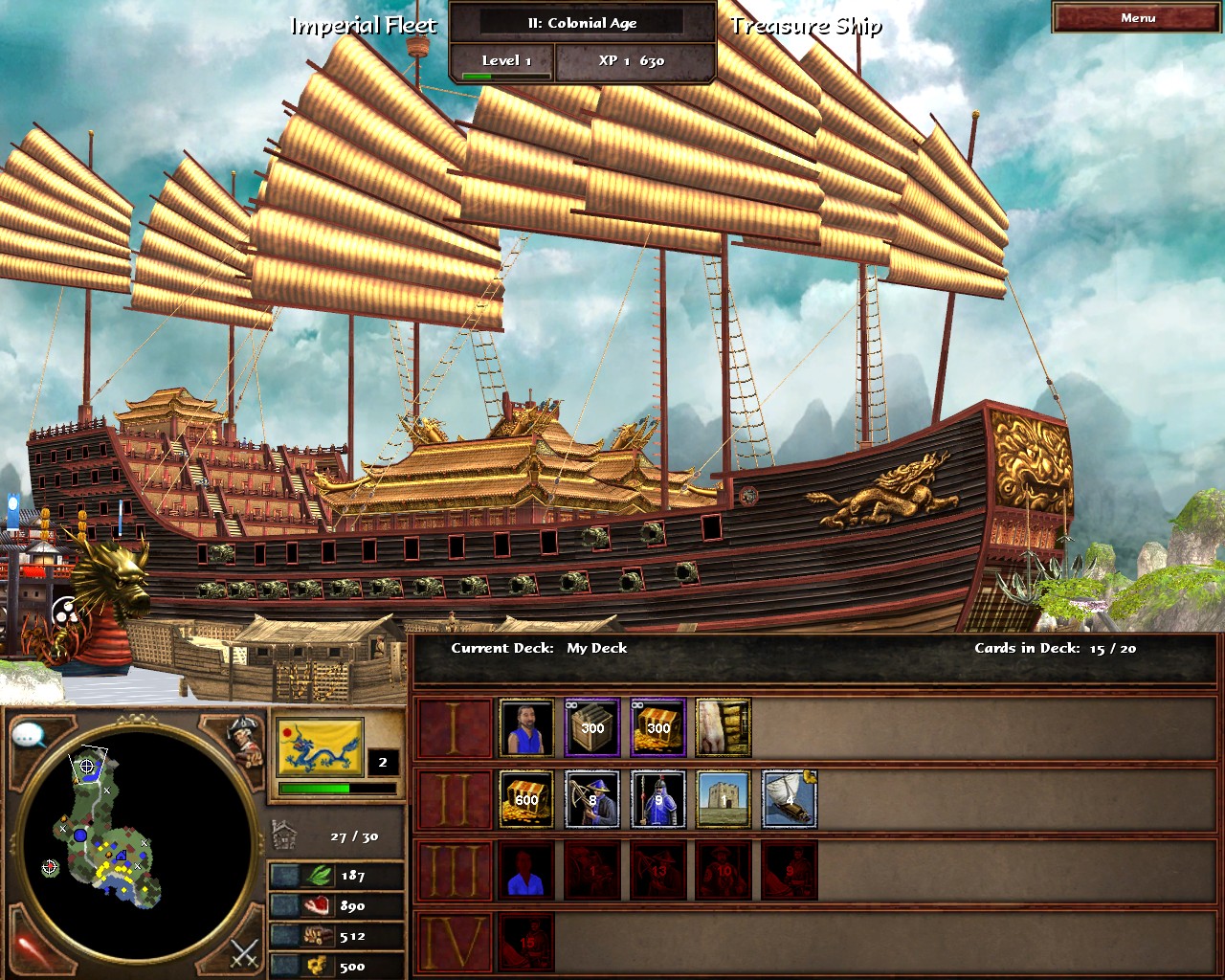Select the hanging meat and grain card
Screen dimensions: 1225x980
[724, 727]
